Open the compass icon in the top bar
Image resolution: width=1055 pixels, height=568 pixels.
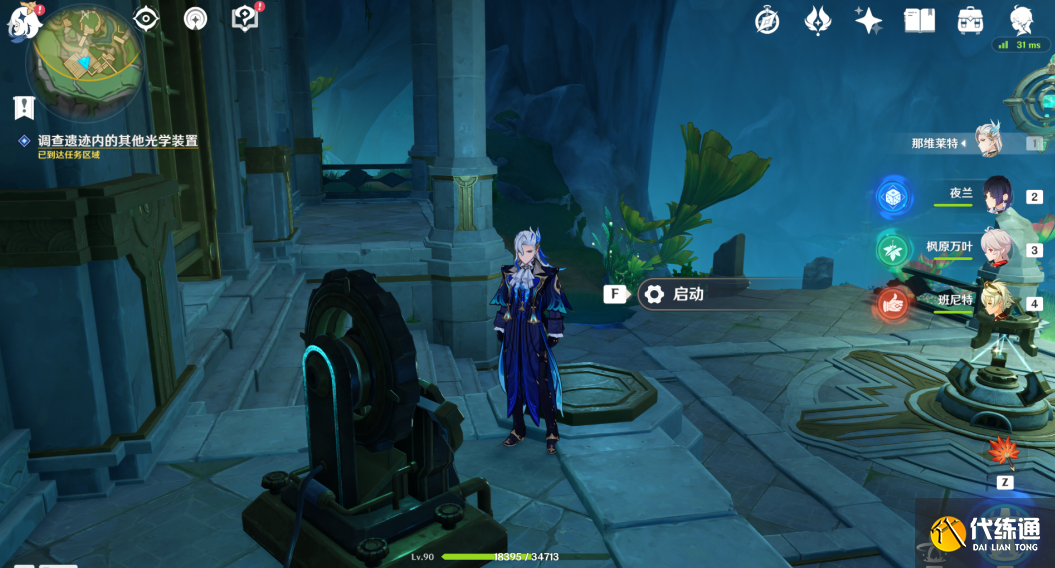pyautogui.click(x=767, y=20)
